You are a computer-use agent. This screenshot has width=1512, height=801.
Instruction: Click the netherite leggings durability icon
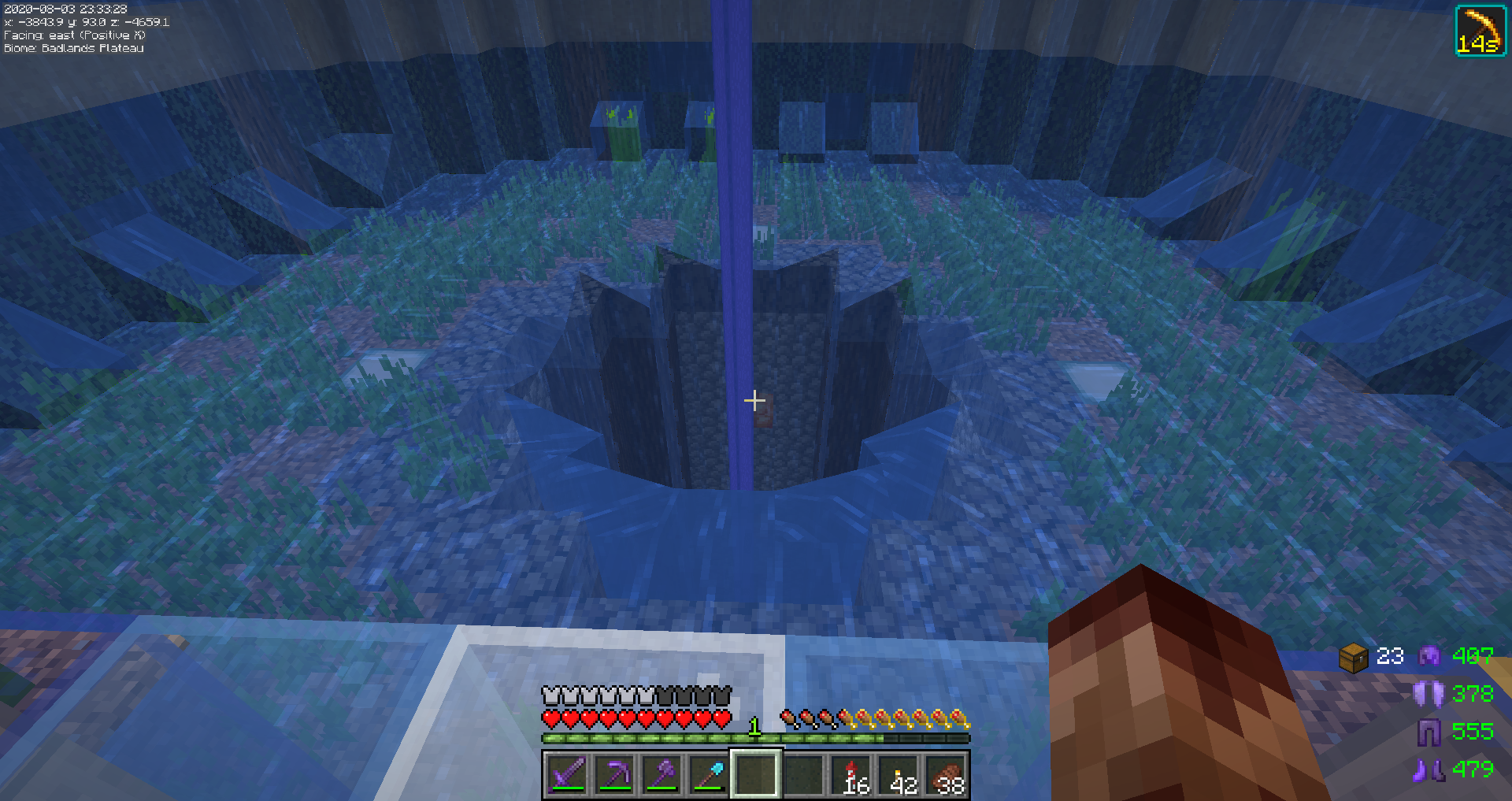tap(1429, 732)
